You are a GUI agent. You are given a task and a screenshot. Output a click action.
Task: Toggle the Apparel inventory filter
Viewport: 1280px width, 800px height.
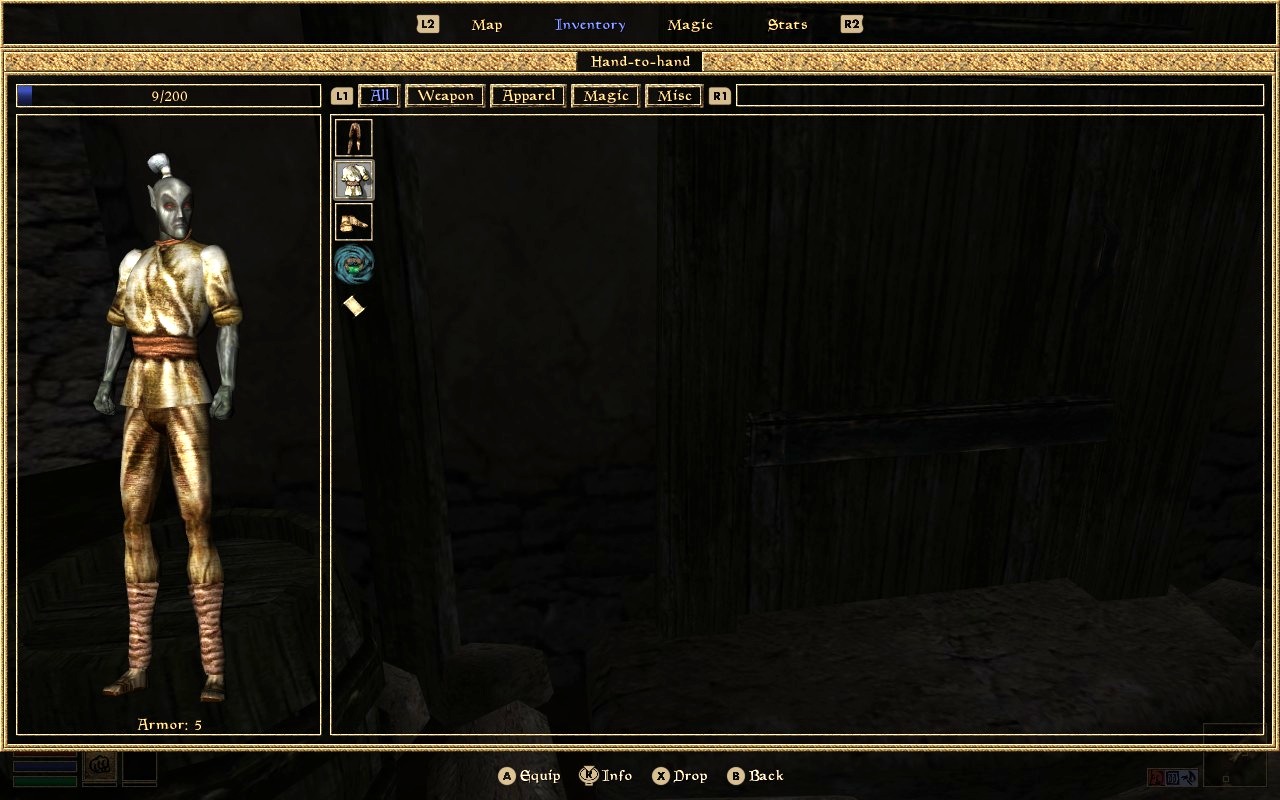pyautogui.click(x=527, y=95)
